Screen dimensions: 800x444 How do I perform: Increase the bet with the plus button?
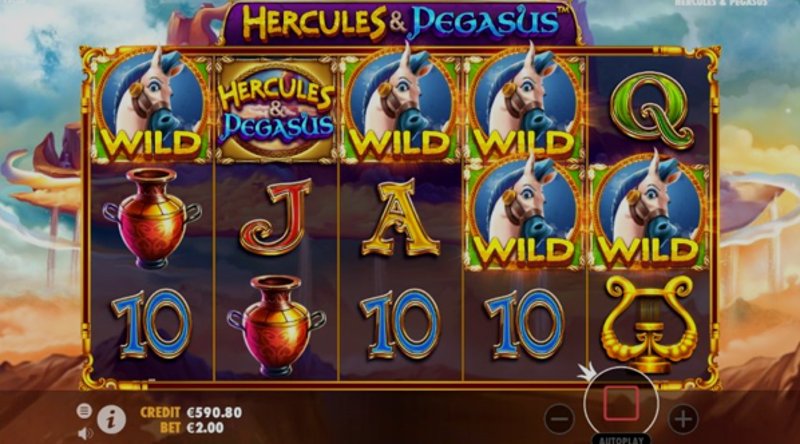tap(683, 418)
